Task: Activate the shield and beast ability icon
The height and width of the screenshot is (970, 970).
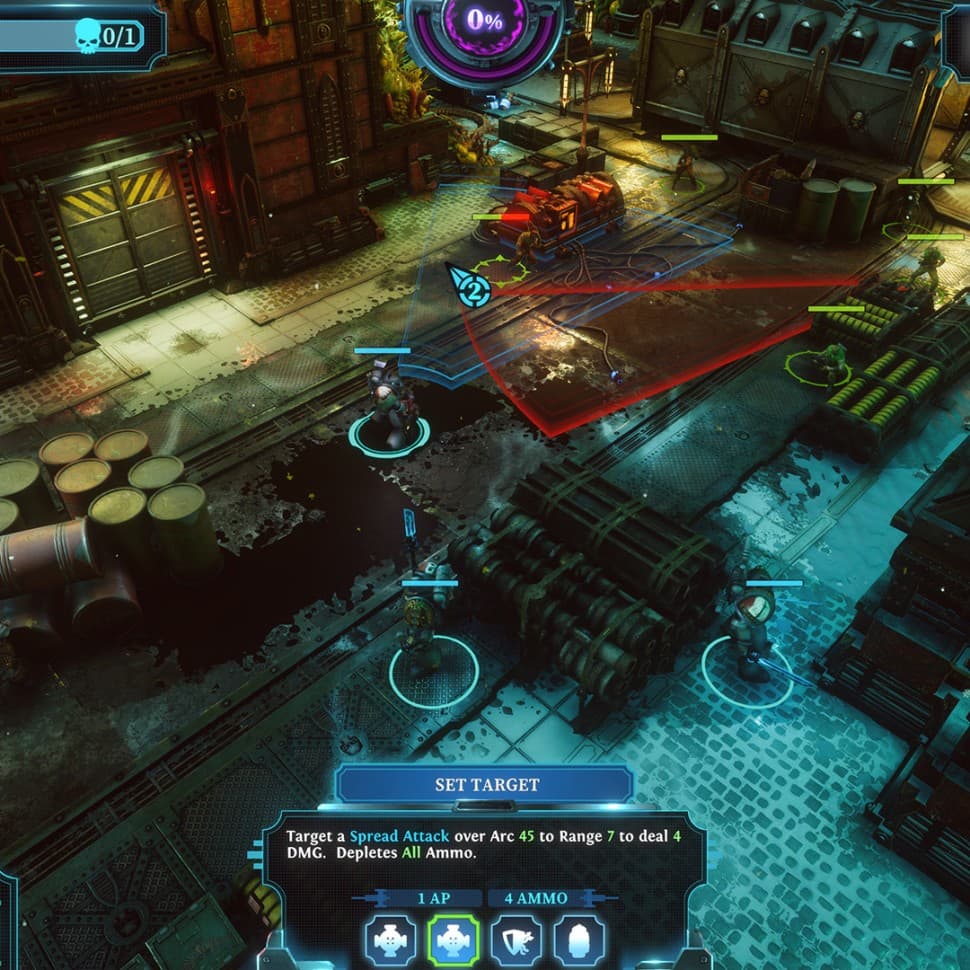Action: point(516,940)
